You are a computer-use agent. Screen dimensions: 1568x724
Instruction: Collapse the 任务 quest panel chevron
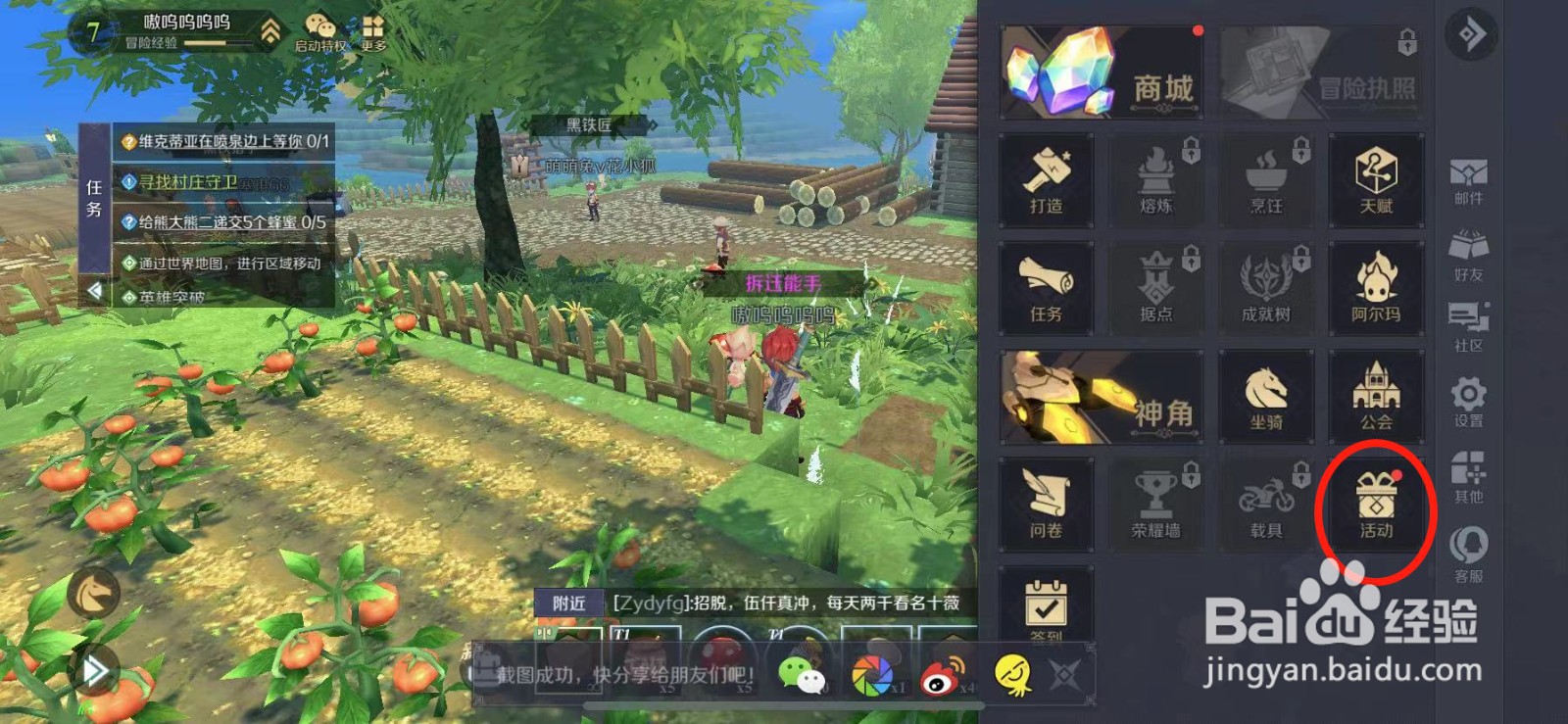(94, 288)
